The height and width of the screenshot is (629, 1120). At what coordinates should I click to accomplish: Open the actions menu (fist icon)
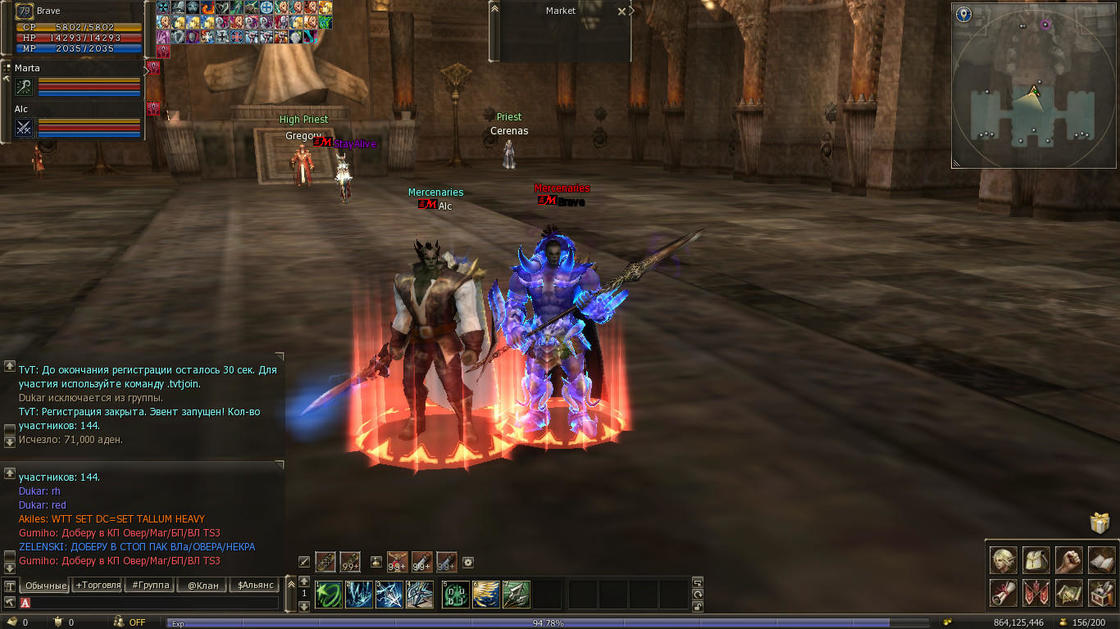(x=1069, y=560)
